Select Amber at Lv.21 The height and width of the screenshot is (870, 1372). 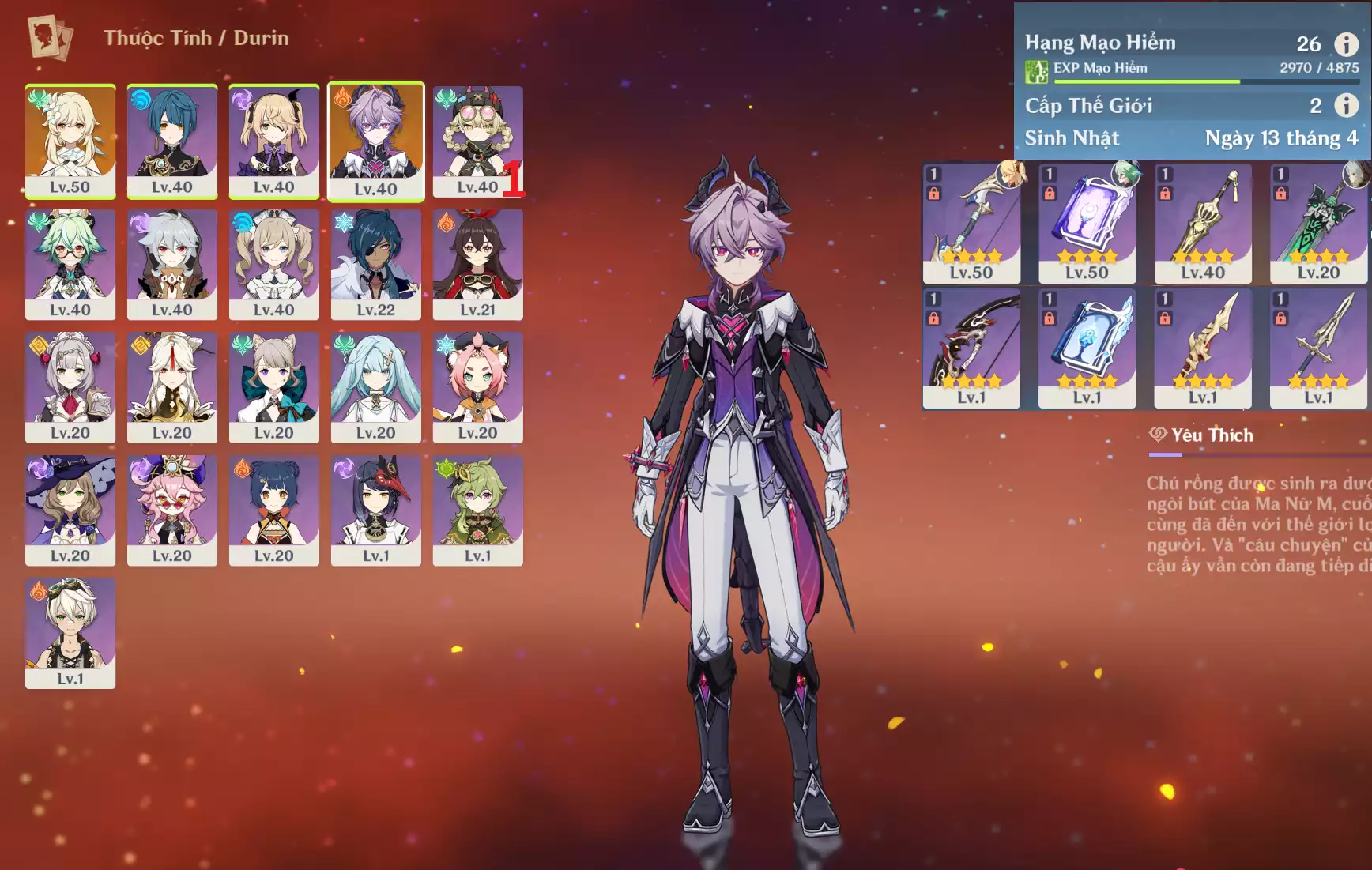click(477, 264)
